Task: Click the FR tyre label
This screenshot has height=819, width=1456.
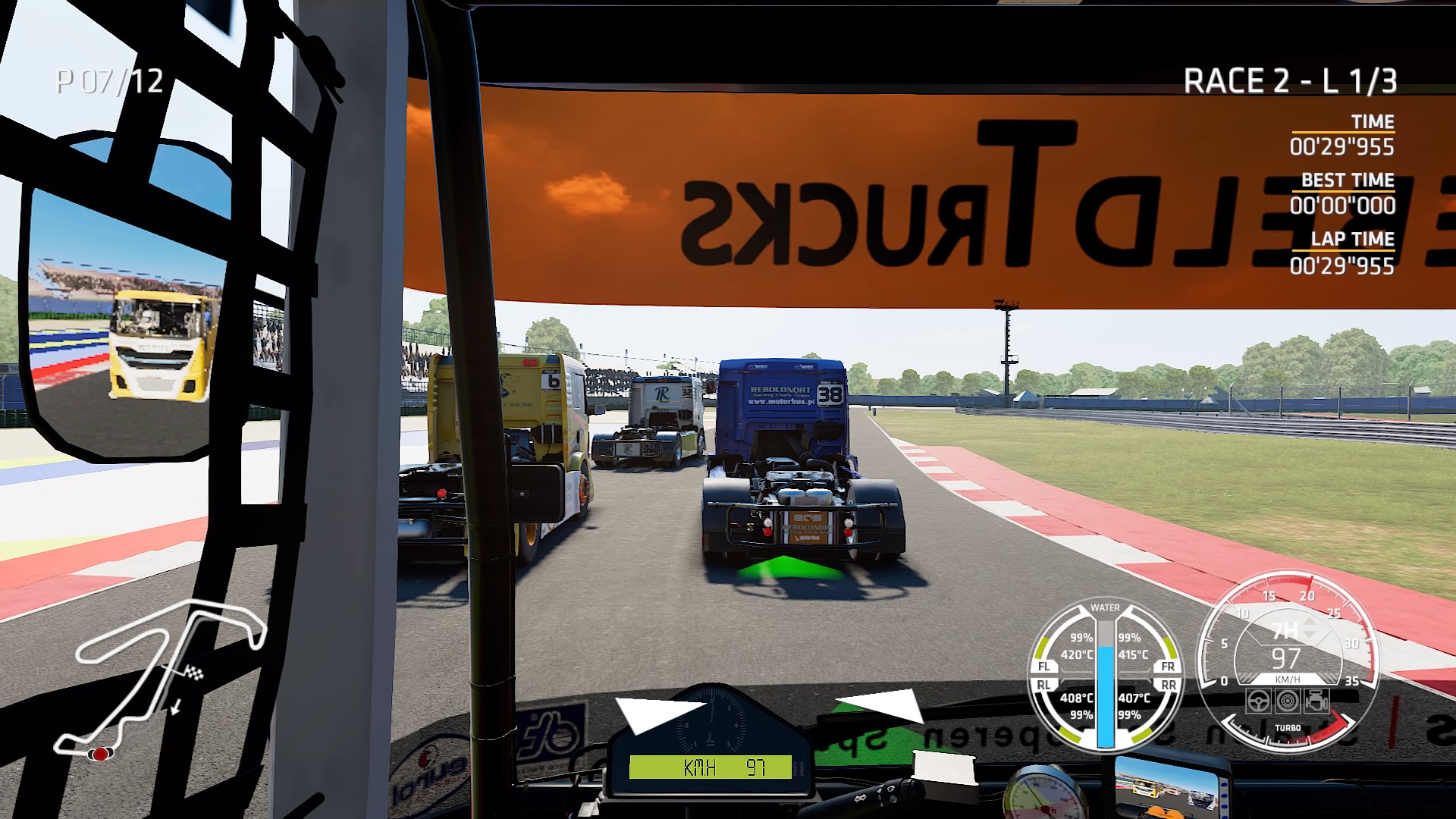Action: point(1168,667)
